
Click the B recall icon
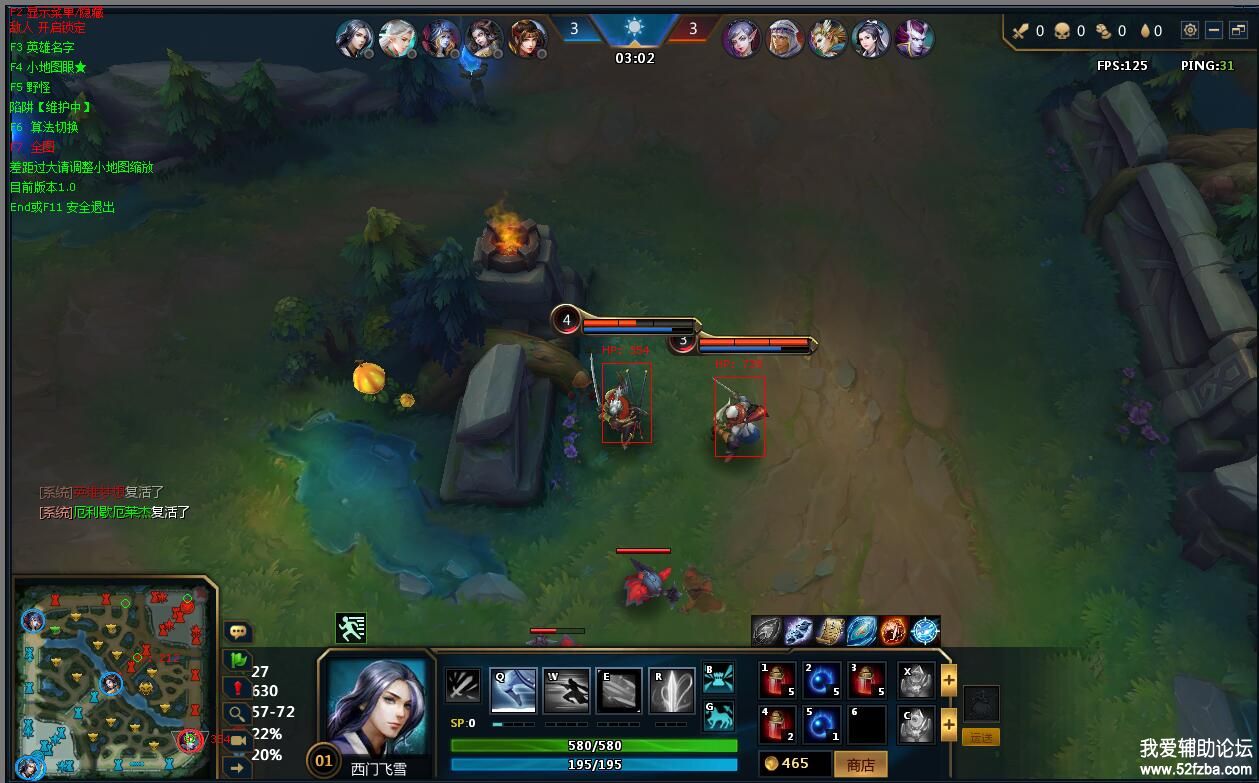718,679
